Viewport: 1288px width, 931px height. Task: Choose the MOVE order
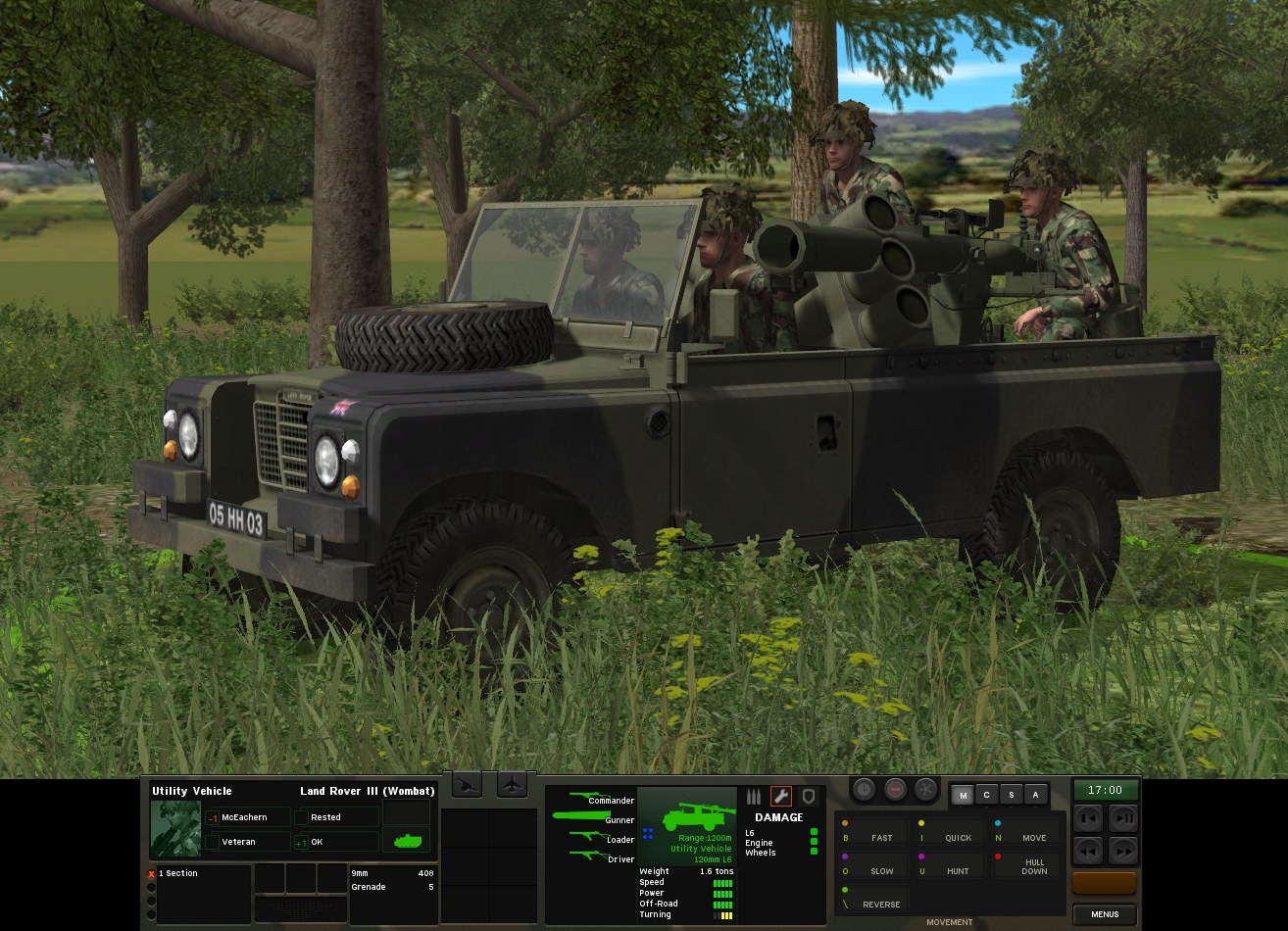tap(1025, 837)
